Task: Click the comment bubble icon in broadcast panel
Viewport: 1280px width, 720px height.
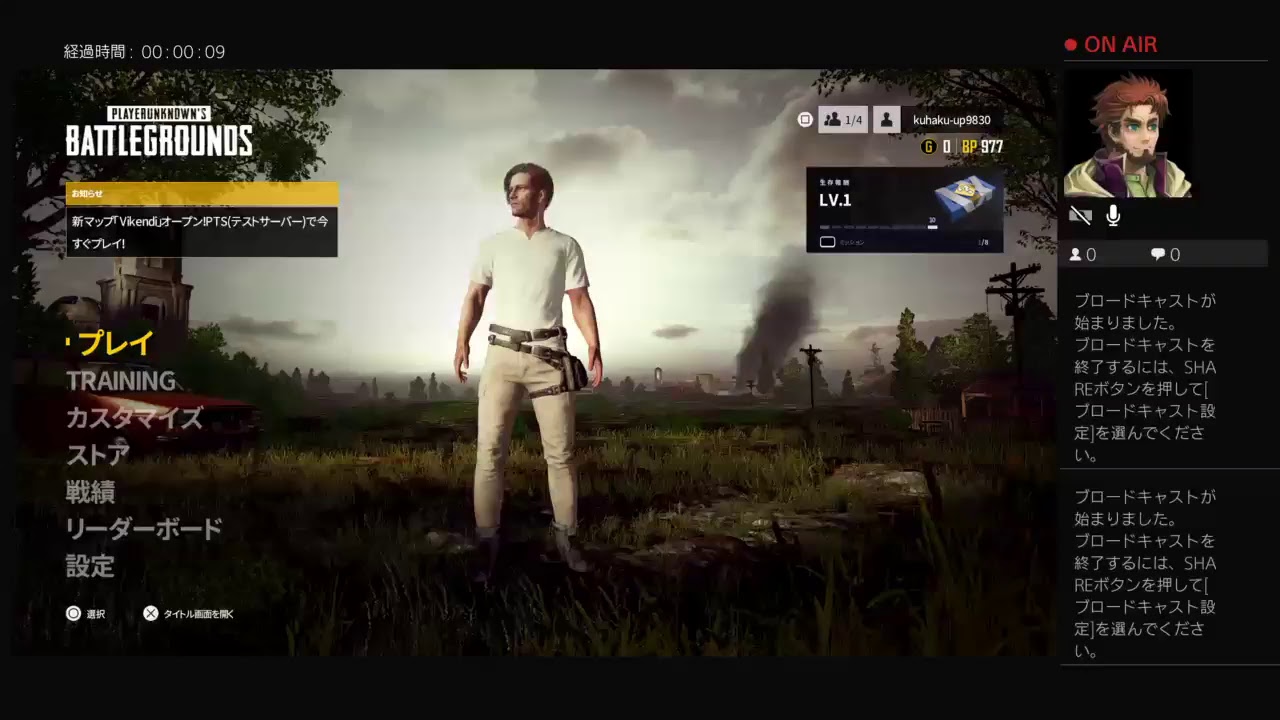Action: (1157, 254)
